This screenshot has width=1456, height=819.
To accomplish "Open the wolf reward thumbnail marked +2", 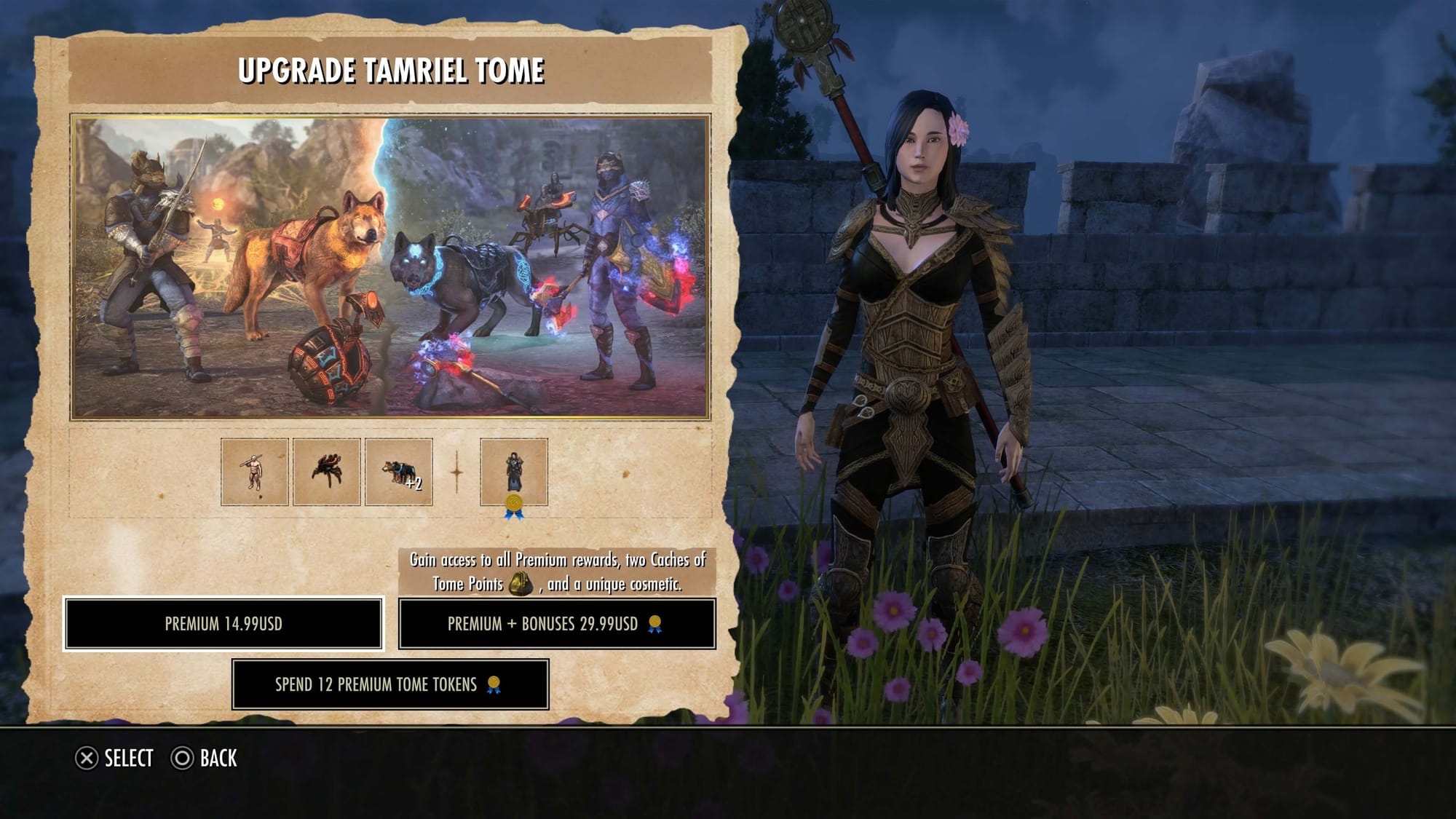I will click(x=398, y=472).
